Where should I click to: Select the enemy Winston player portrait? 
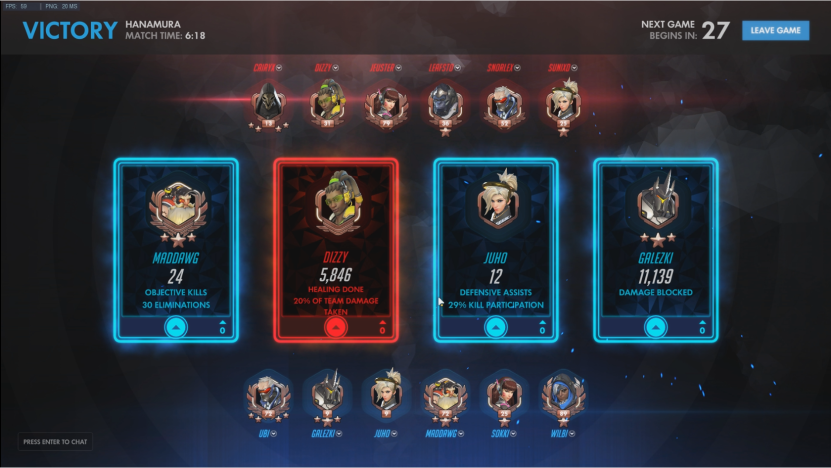pyautogui.click(x=443, y=103)
